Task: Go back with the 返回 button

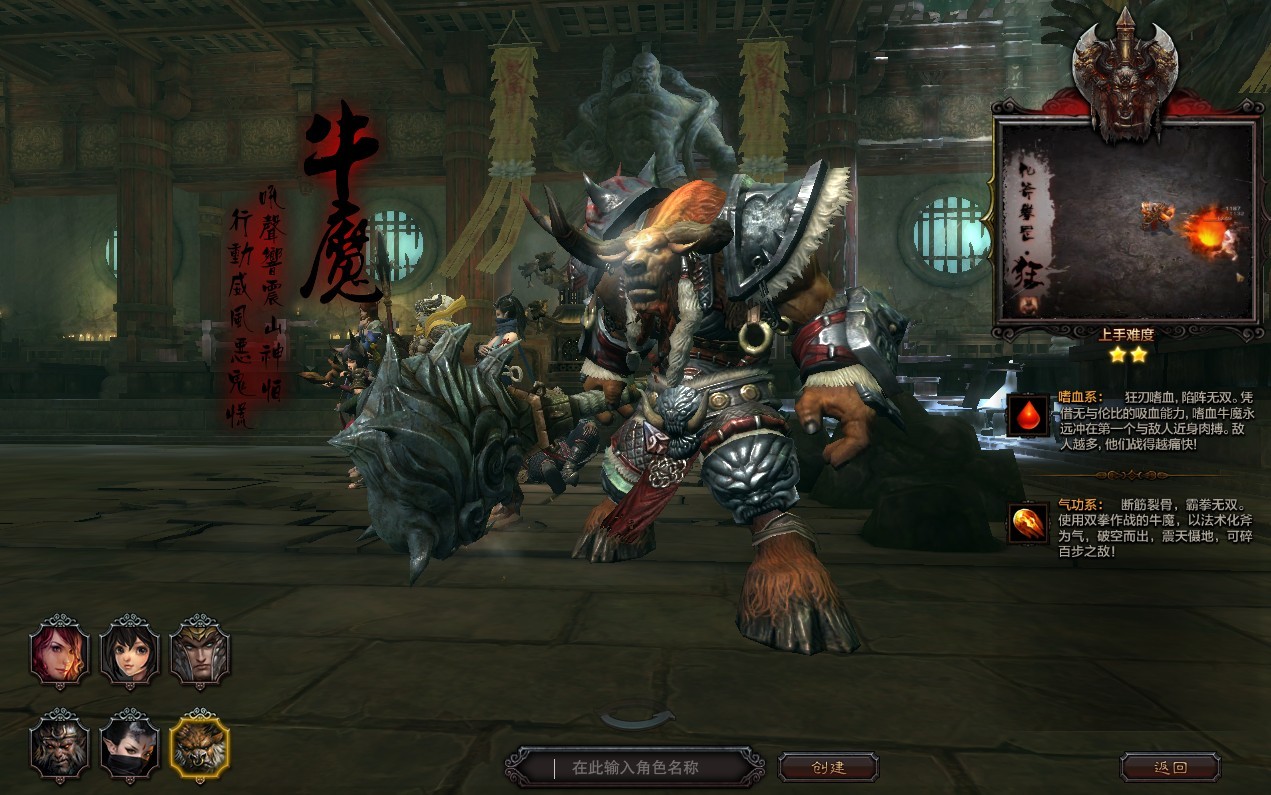Action: click(x=1170, y=768)
